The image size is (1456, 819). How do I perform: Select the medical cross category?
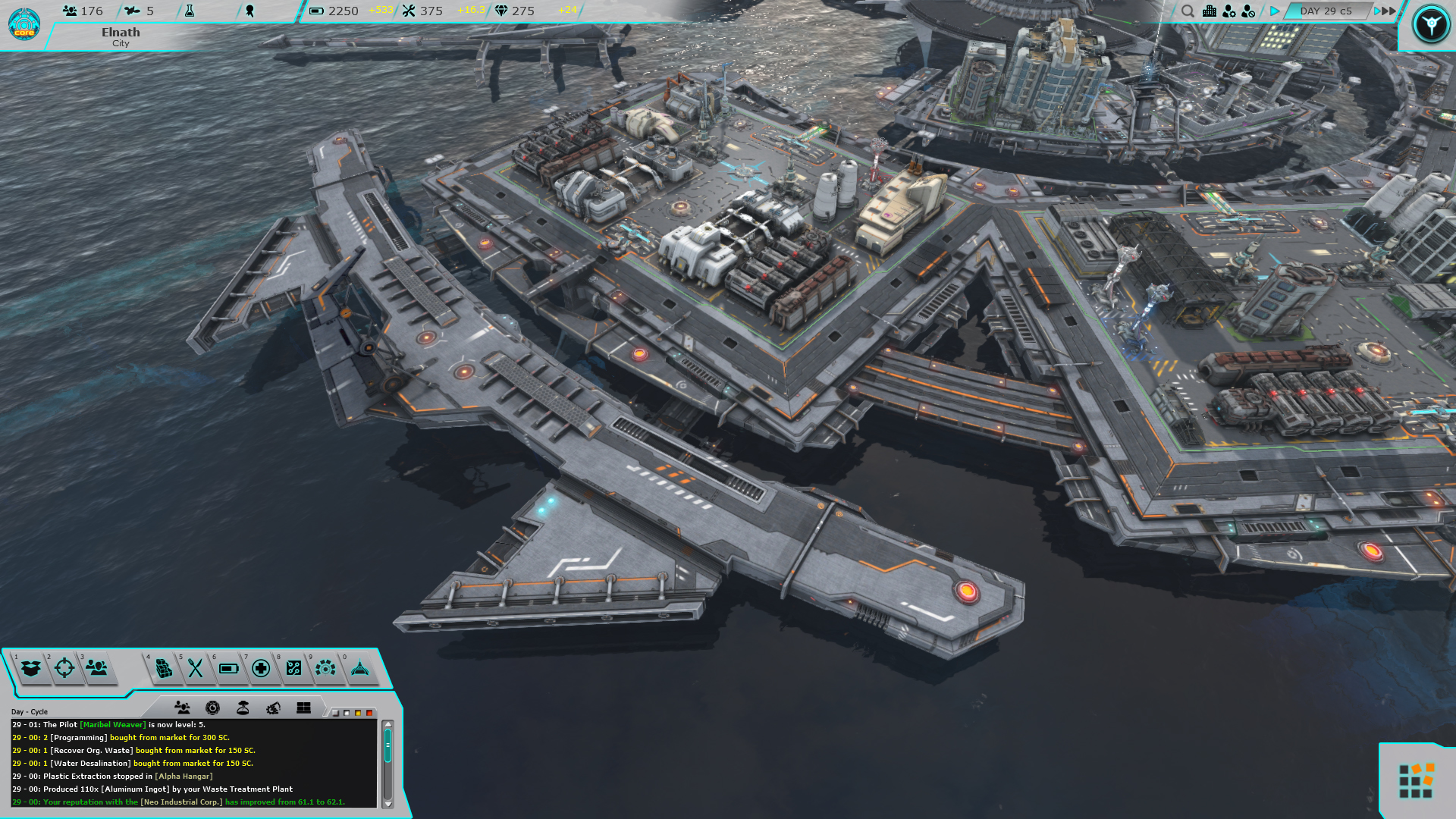[261, 668]
